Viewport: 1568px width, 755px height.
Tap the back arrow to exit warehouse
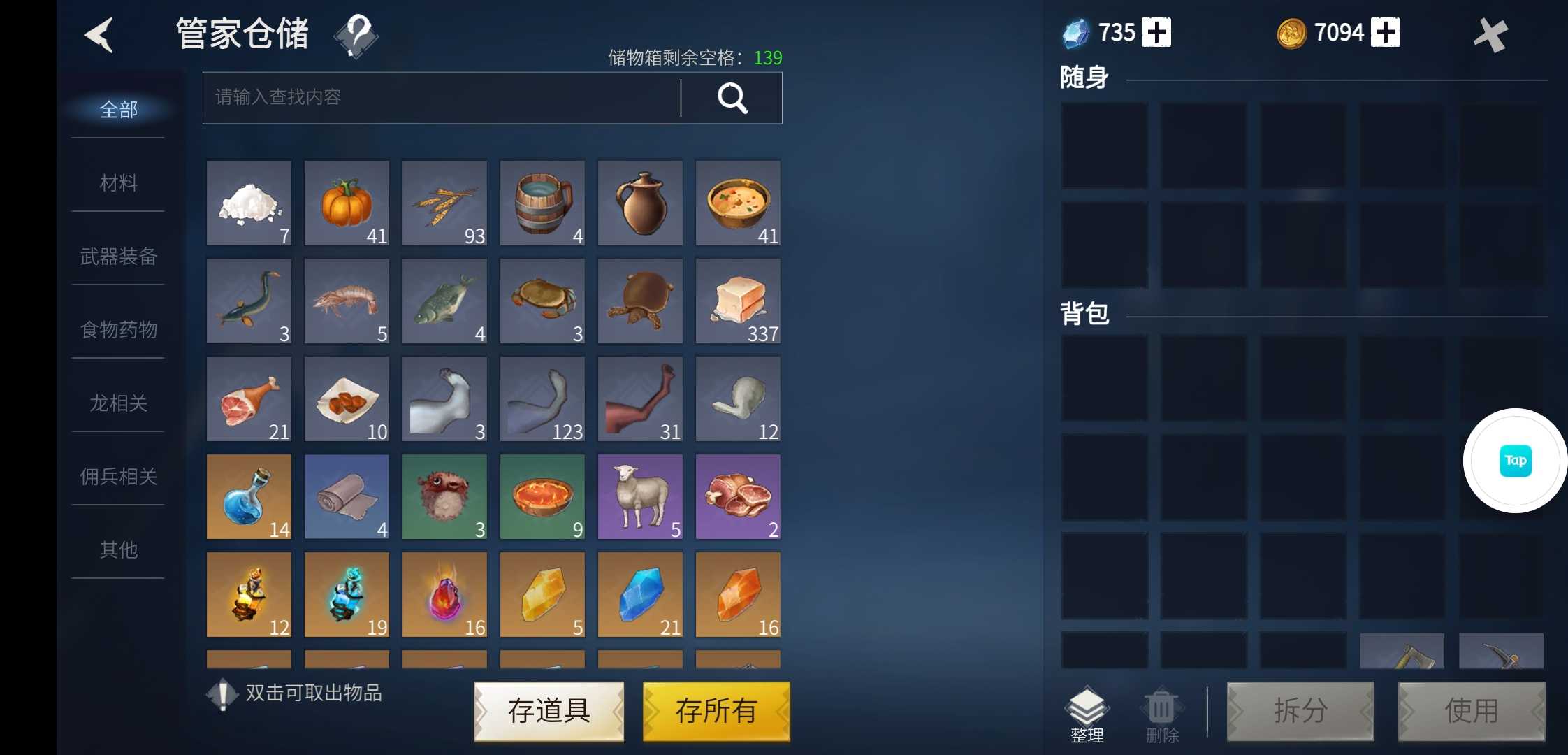pos(99,34)
